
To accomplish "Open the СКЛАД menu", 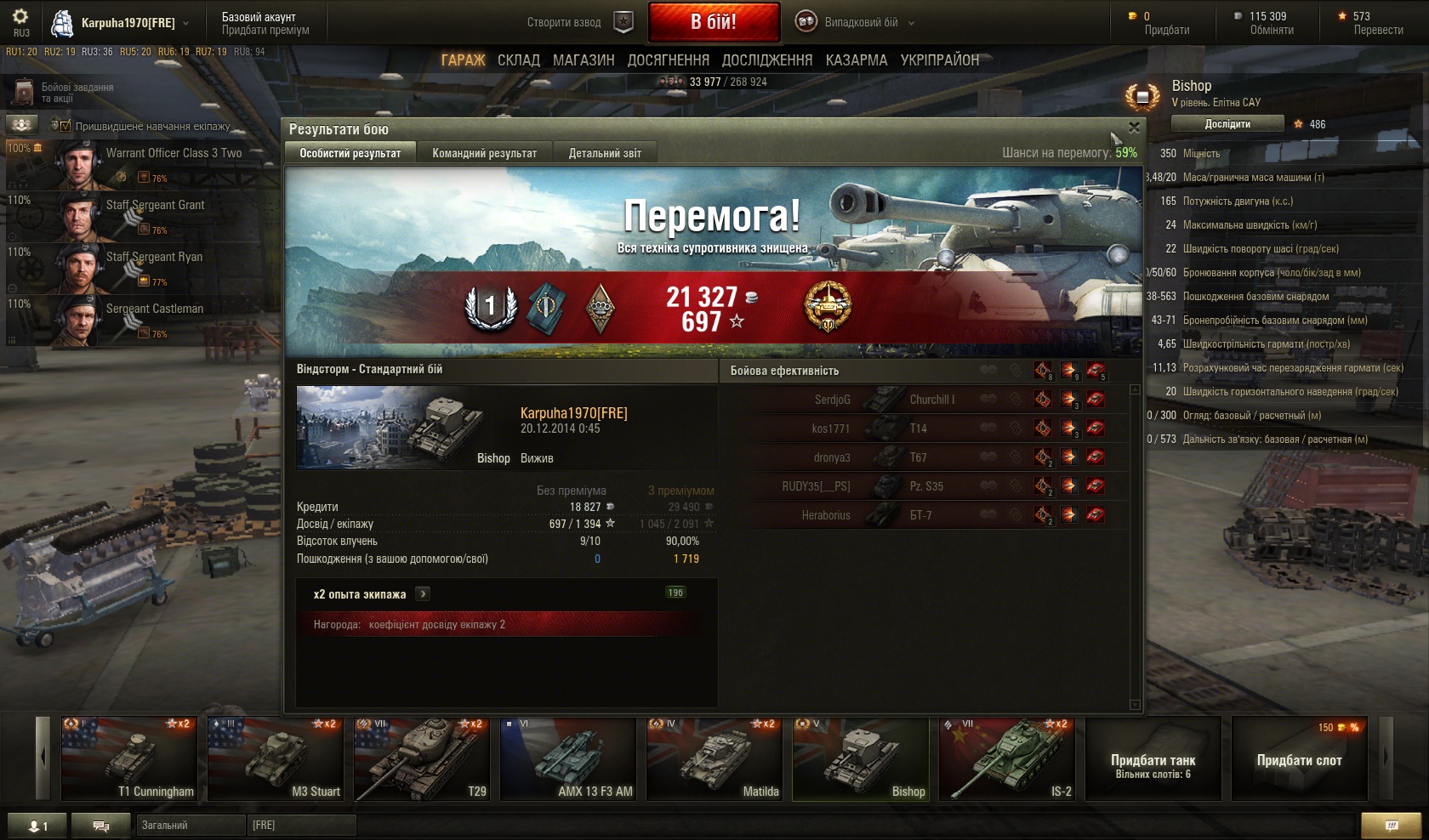I will [x=518, y=60].
